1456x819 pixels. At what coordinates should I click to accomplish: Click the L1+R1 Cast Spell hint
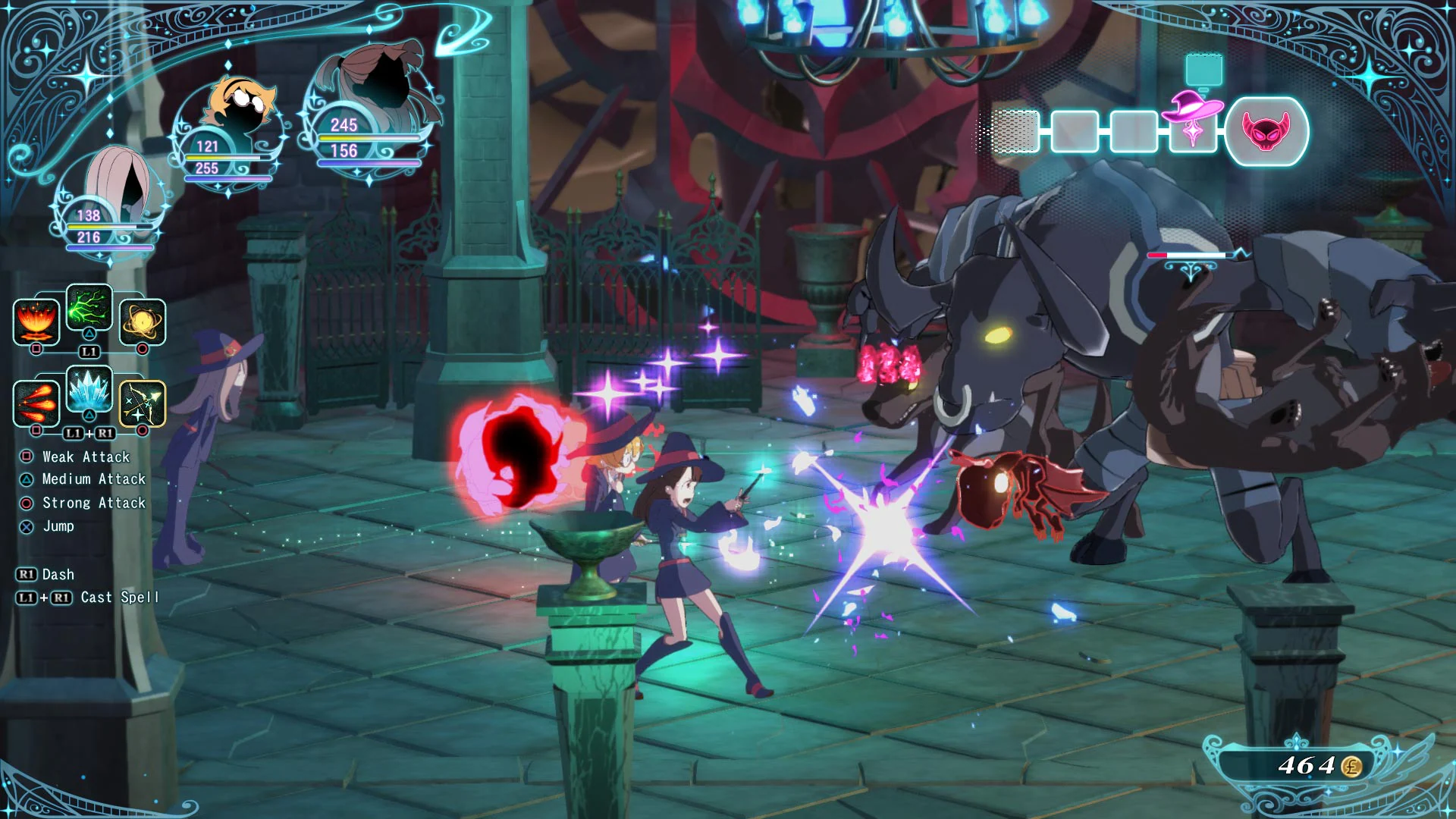pos(91,598)
